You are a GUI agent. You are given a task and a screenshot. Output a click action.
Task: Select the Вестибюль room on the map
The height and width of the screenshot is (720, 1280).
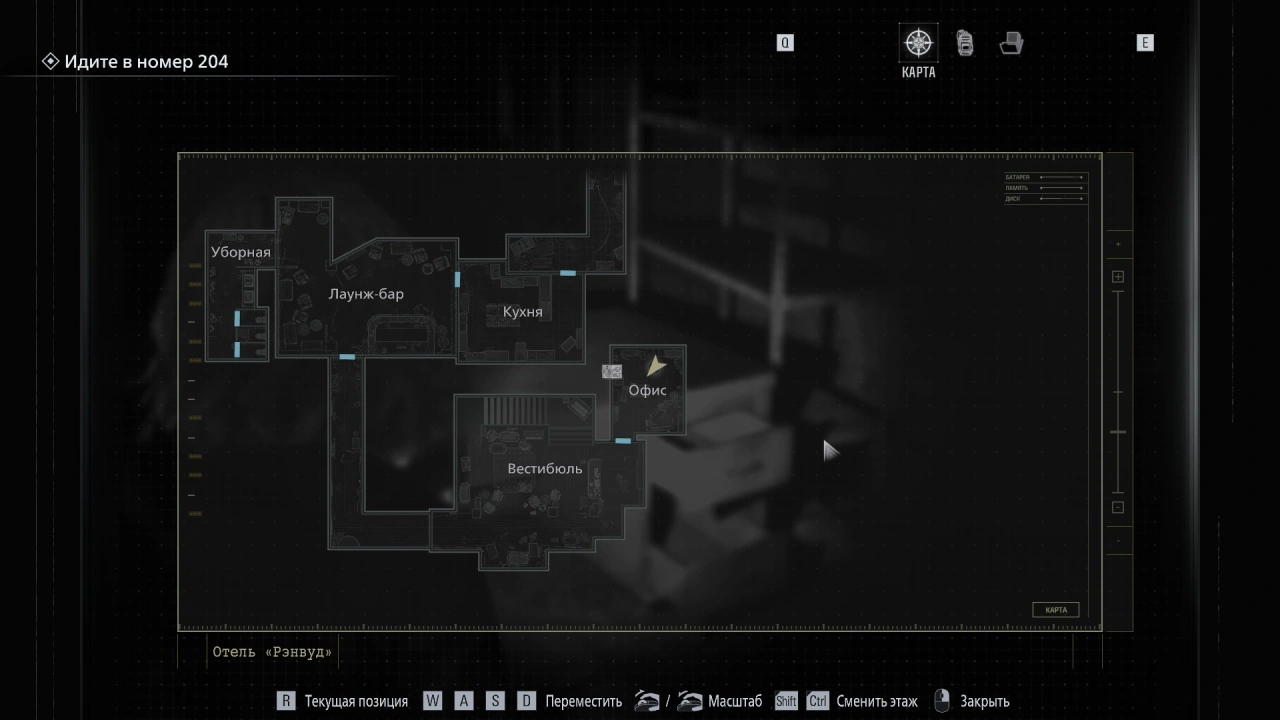[544, 469]
